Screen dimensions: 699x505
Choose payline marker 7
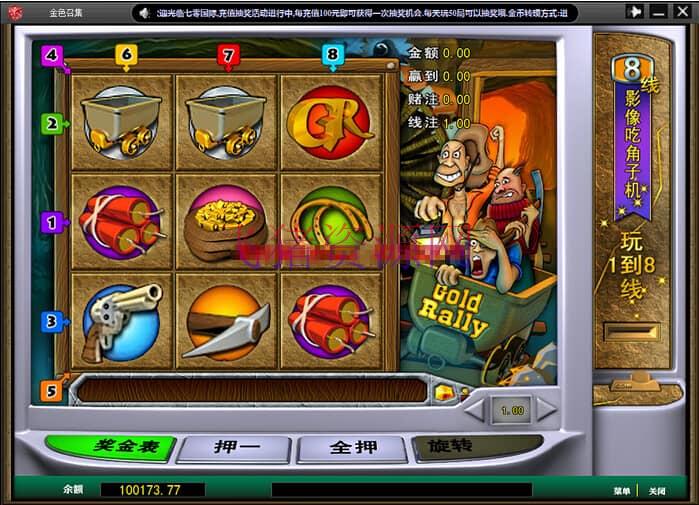pyautogui.click(x=228, y=55)
